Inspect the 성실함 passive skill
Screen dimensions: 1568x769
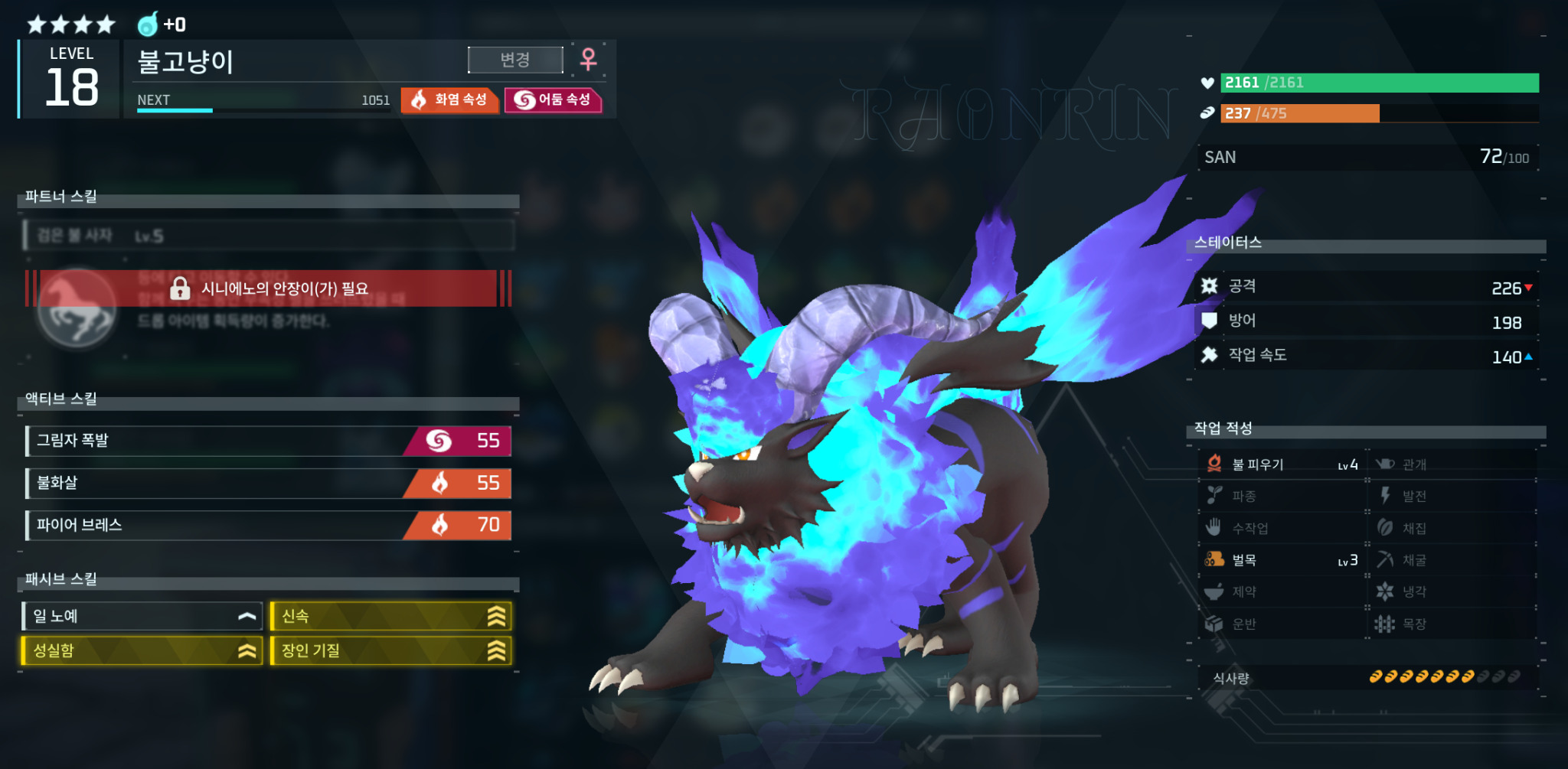[x=142, y=650]
